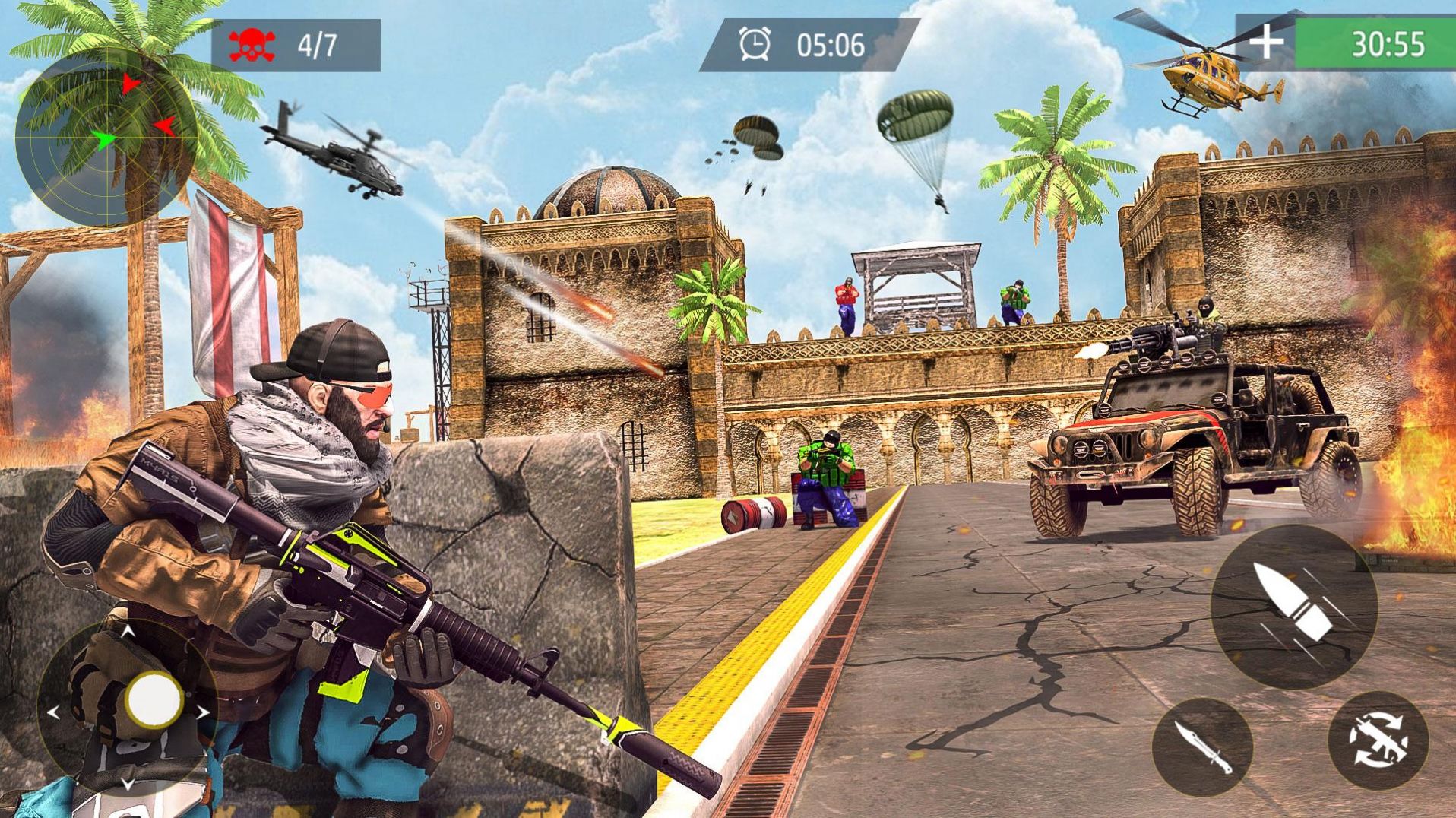The height and width of the screenshot is (818, 1456).
Task: Switch weapons with the swap rifle button
Action: tap(1377, 740)
